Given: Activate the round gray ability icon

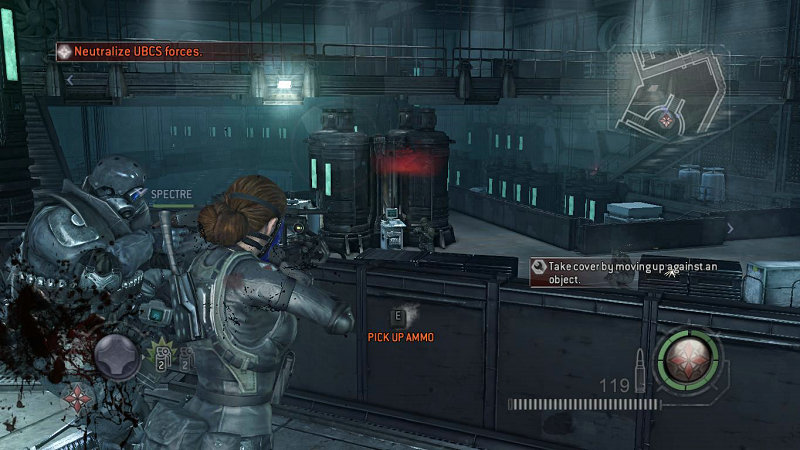Looking at the screenshot, I should click(x=117, y=355).
